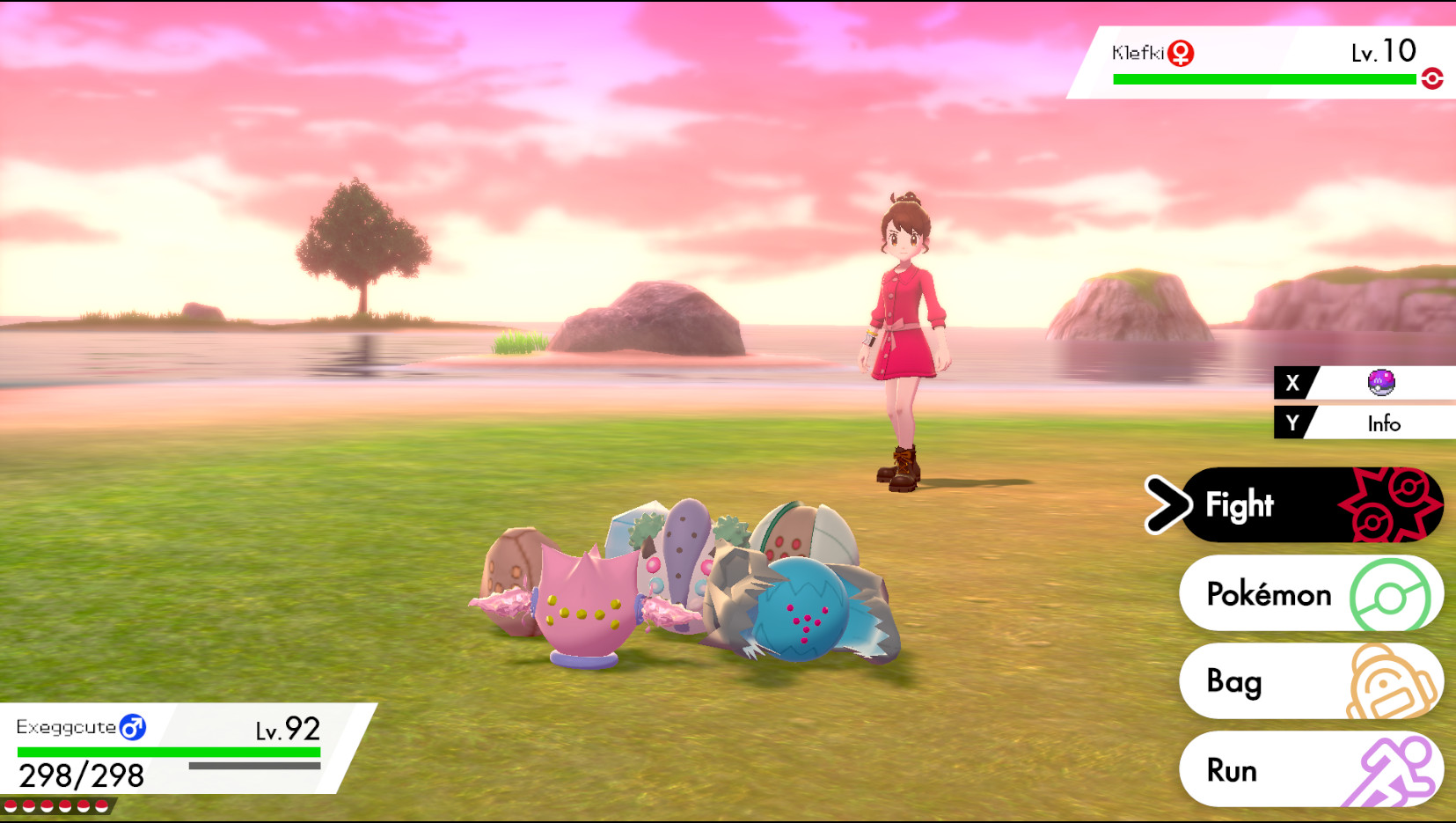Click the running figure icon on the Run button
The width and height of the screenshot is (1456, 823).
click(1394, 769)
